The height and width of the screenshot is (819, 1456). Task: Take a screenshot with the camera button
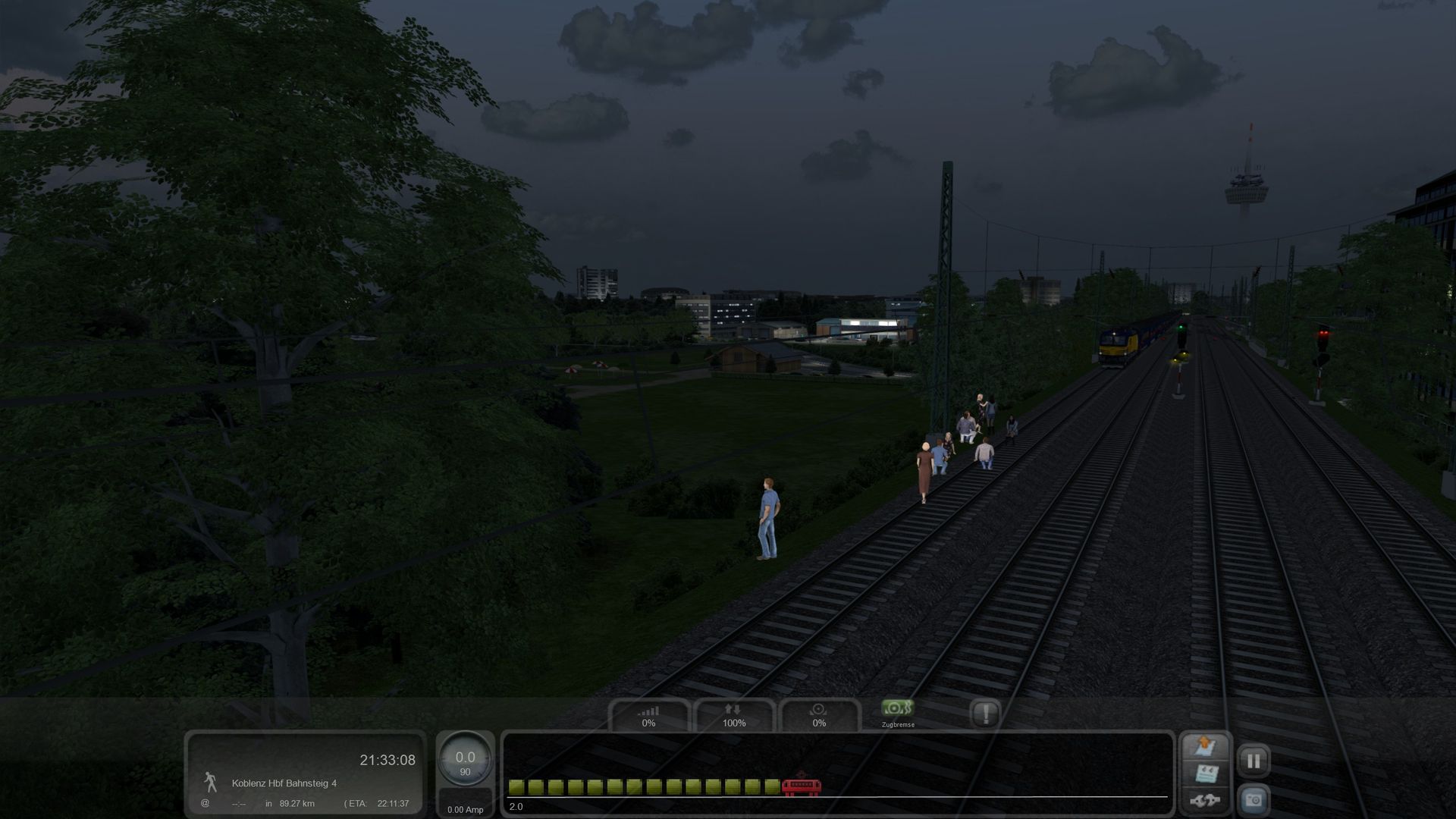coord(1254,800)
